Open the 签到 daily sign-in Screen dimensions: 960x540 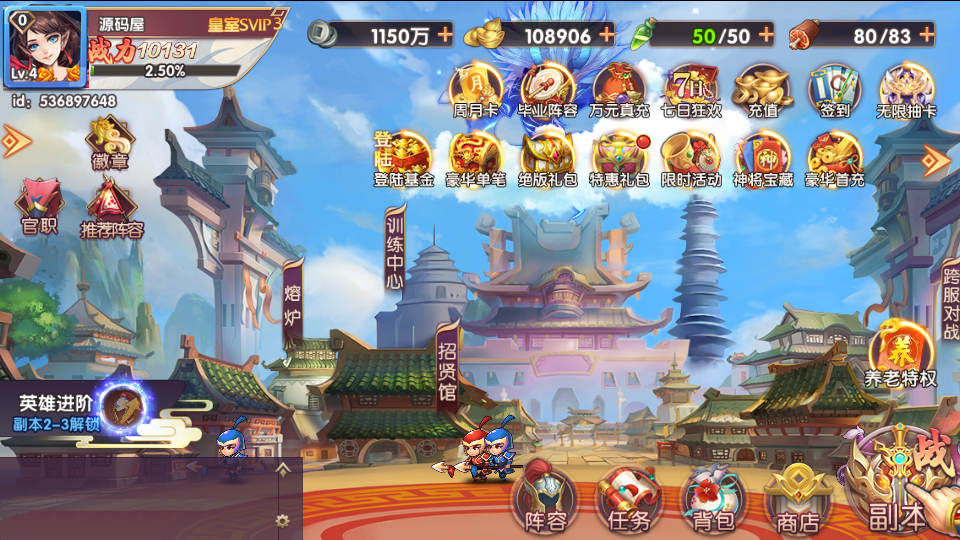835,90
